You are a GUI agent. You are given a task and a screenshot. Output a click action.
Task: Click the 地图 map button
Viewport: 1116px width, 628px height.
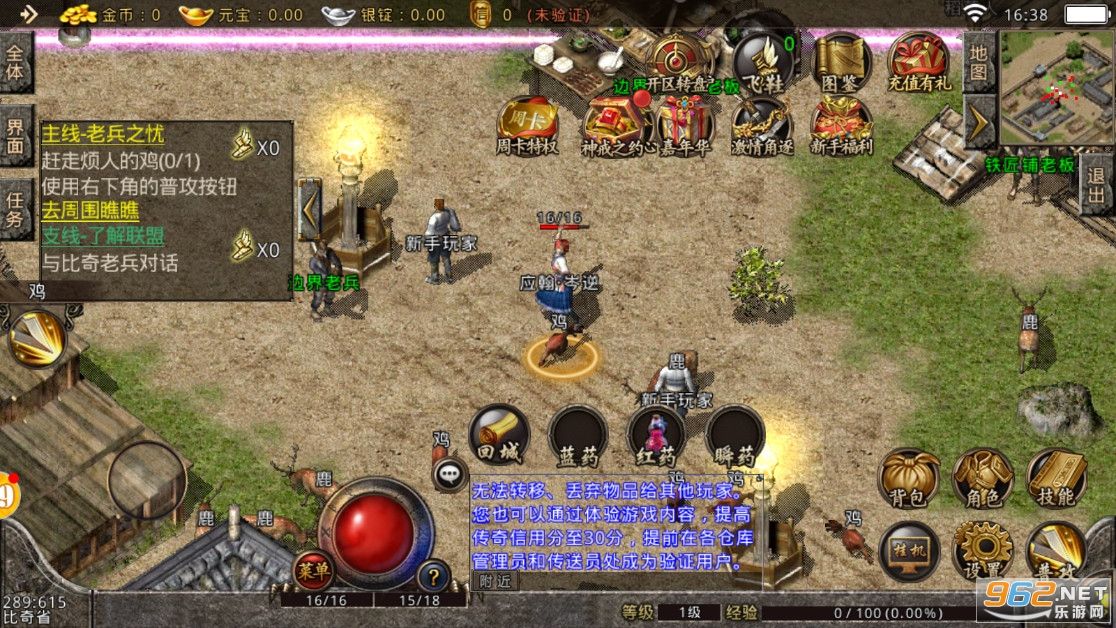click(x=978, y=61)
